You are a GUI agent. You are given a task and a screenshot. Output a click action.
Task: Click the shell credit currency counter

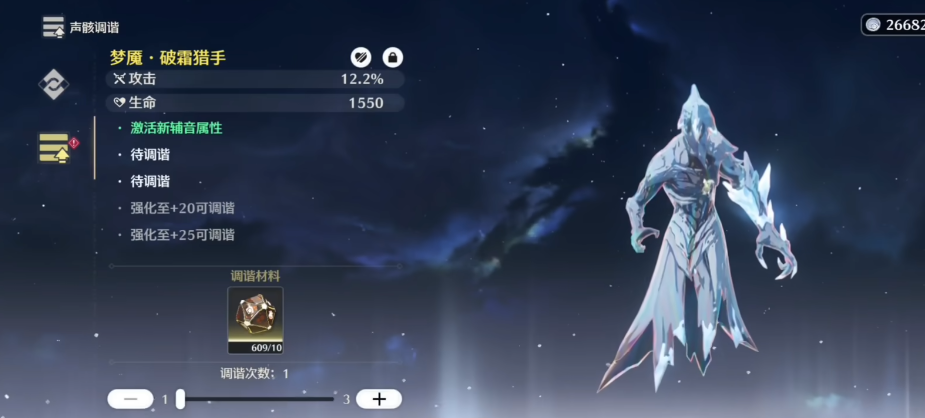point(893,25)
